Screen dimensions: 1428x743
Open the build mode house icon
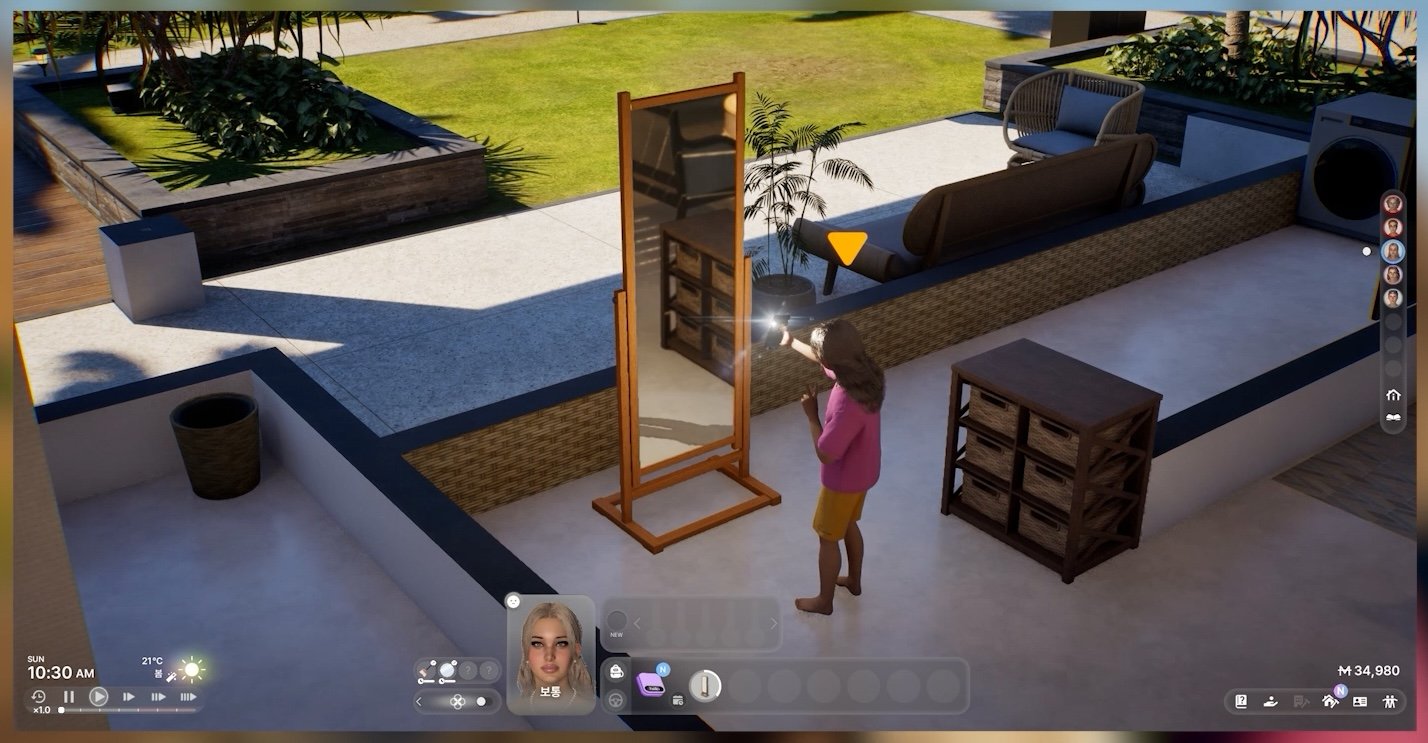(x=1330, y=701)
